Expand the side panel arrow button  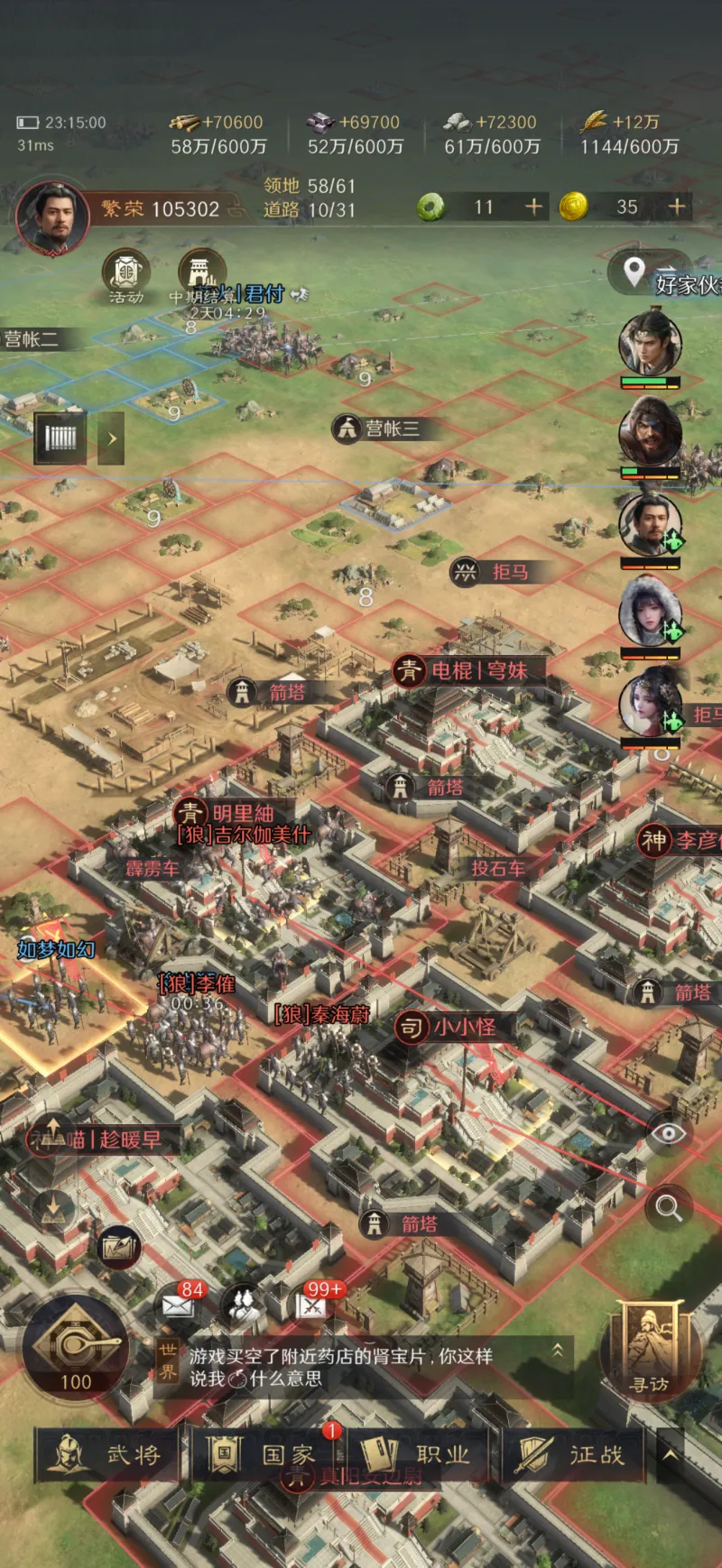pyautogui.click(x=111, y=438)
